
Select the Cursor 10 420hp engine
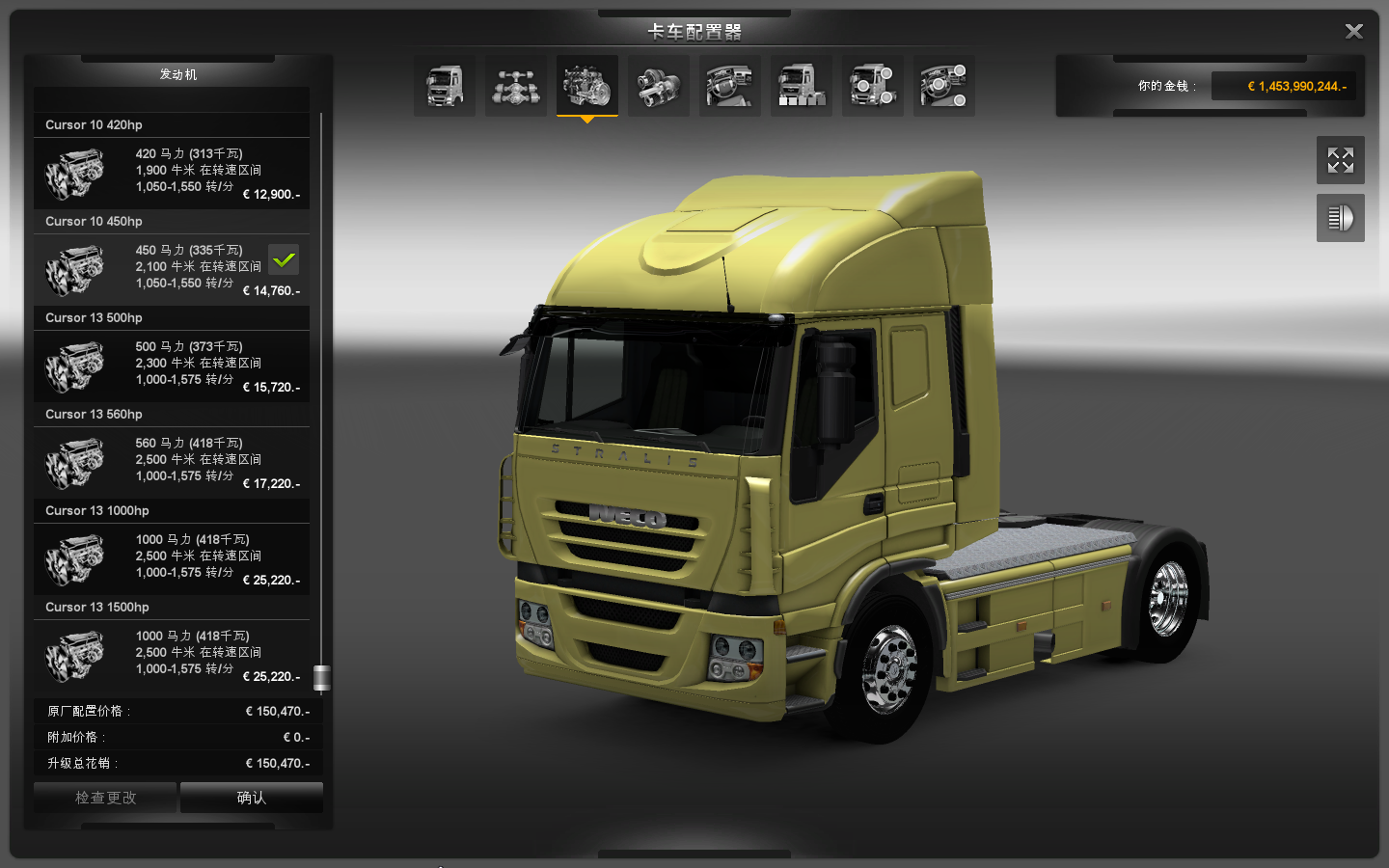coord(172,174)
